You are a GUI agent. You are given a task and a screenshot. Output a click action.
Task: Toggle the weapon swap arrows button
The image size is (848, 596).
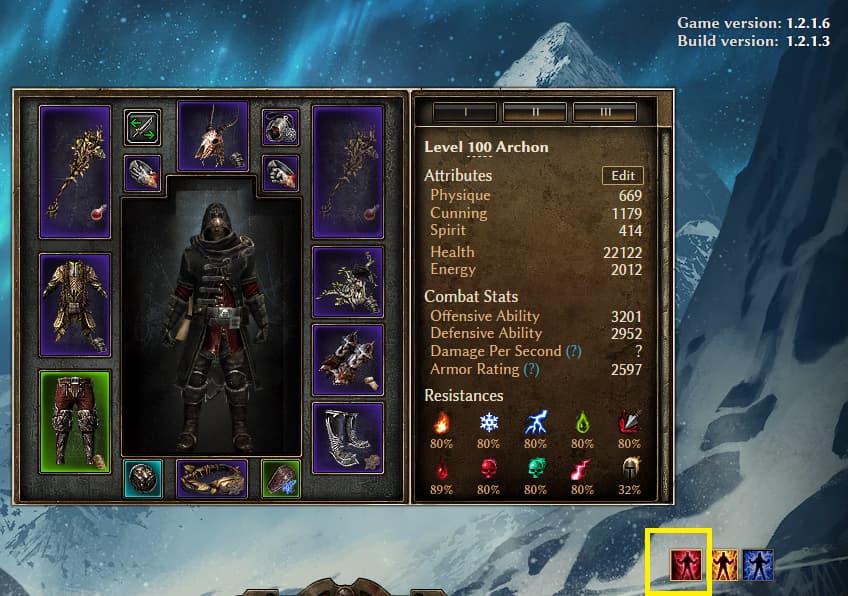point(142,128)
